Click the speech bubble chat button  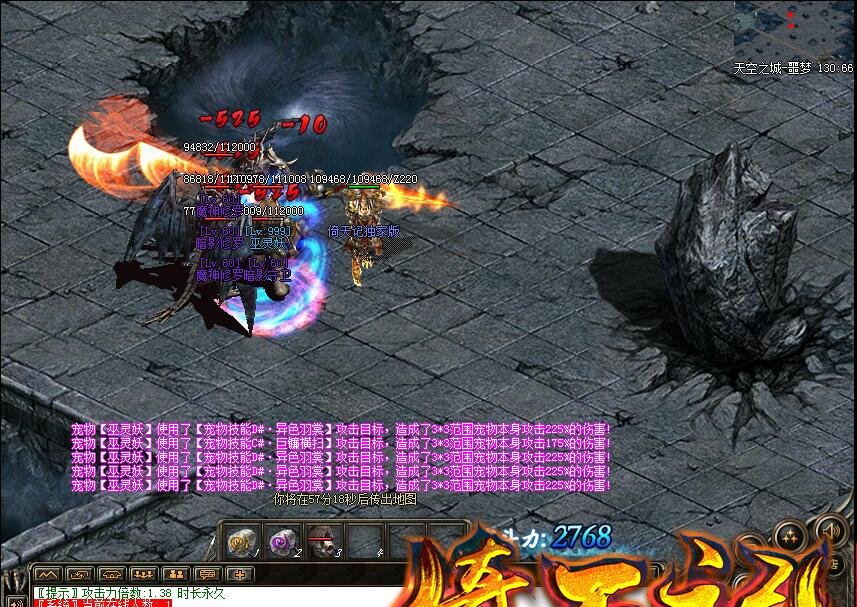point(209,574)
